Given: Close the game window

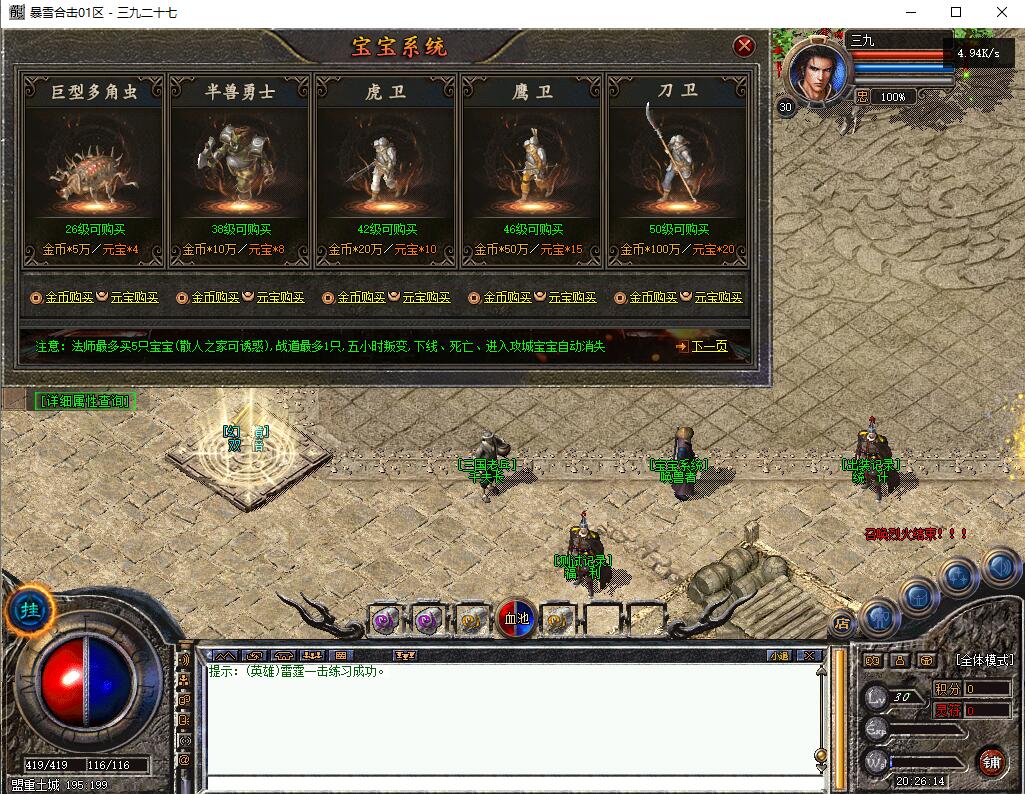Looking at the screenshot, I should click(x=1001, y=12).
